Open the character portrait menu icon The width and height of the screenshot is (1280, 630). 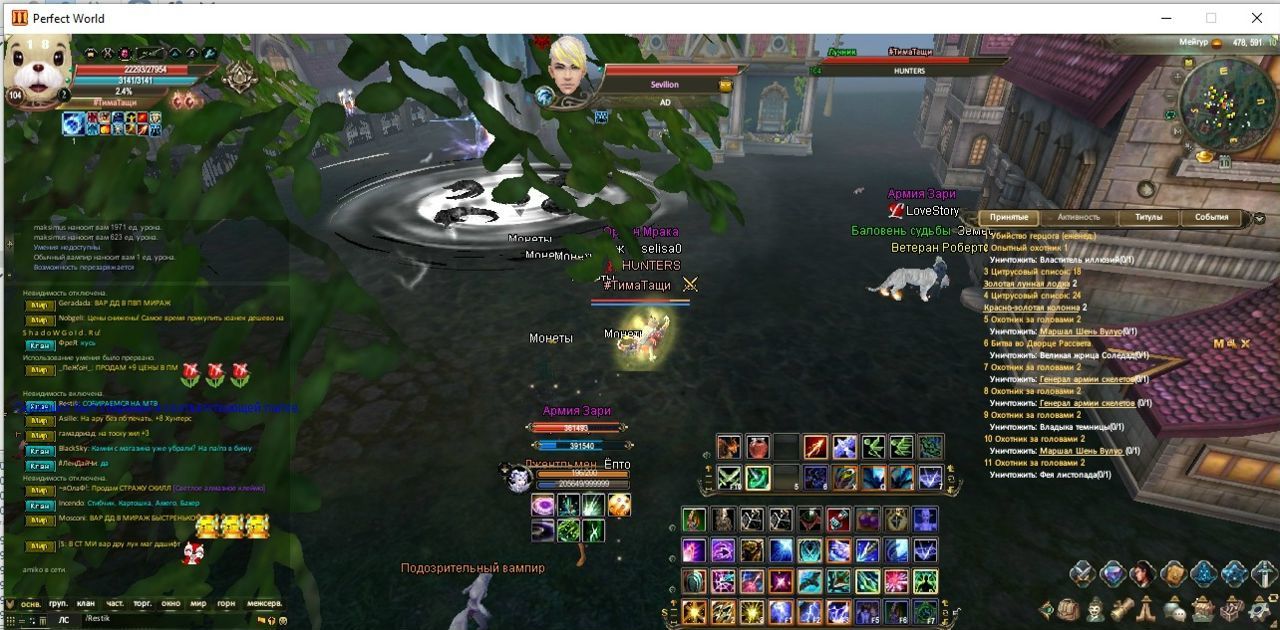click(x=1143, y=574)
